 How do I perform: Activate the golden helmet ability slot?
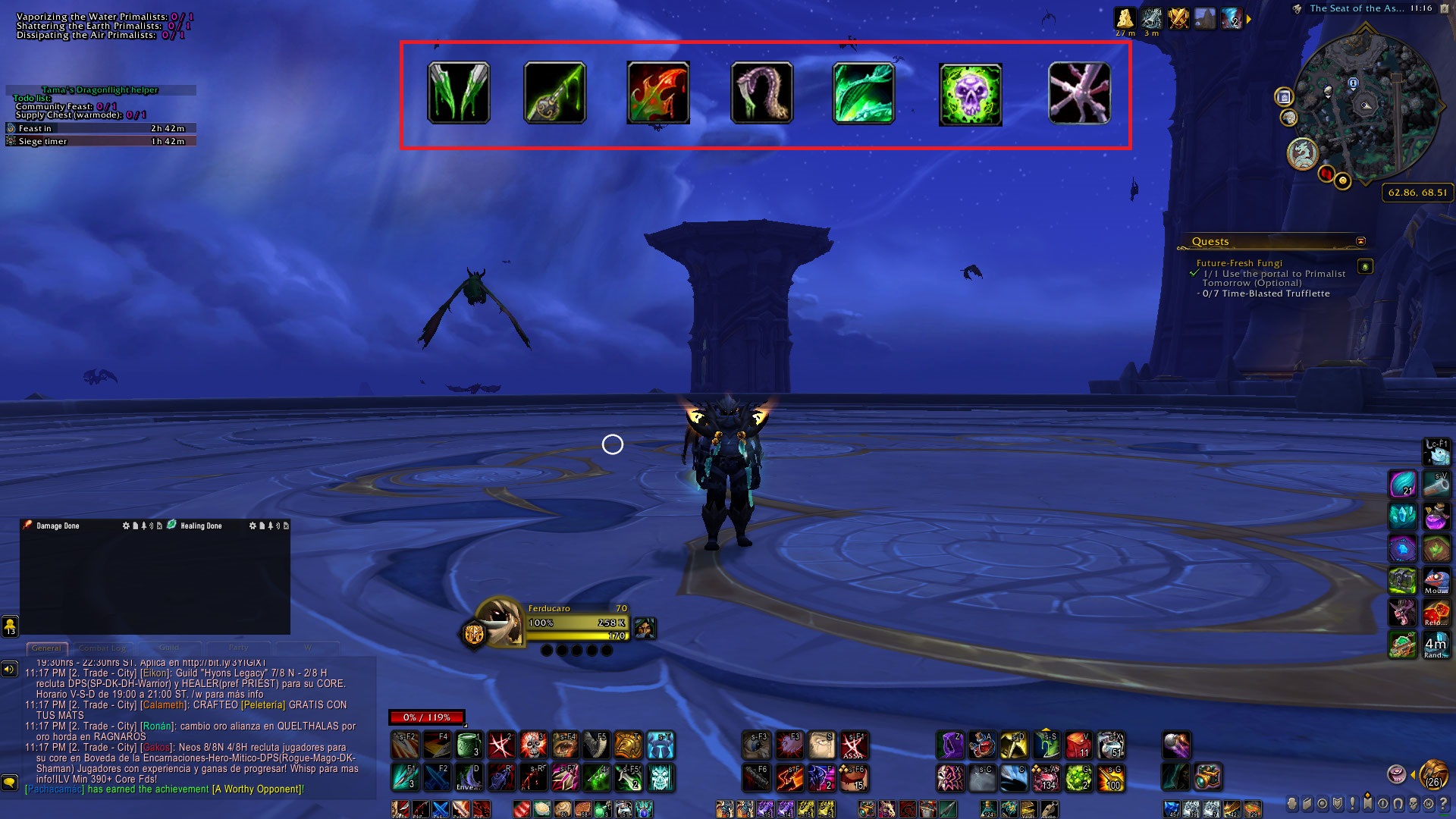click(x=628, y=745)
